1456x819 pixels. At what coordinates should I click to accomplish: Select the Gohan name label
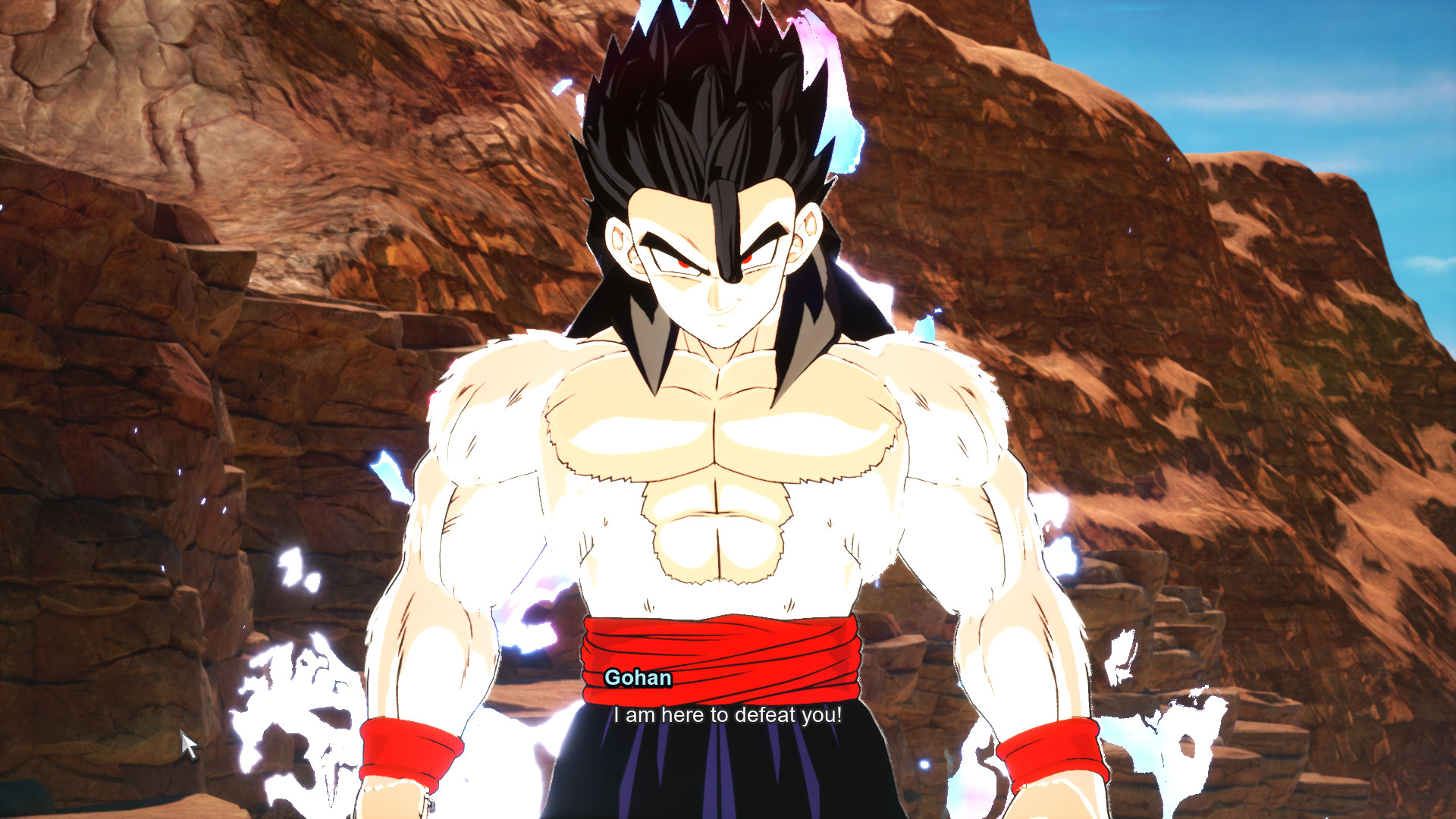[x=639, y=678]
